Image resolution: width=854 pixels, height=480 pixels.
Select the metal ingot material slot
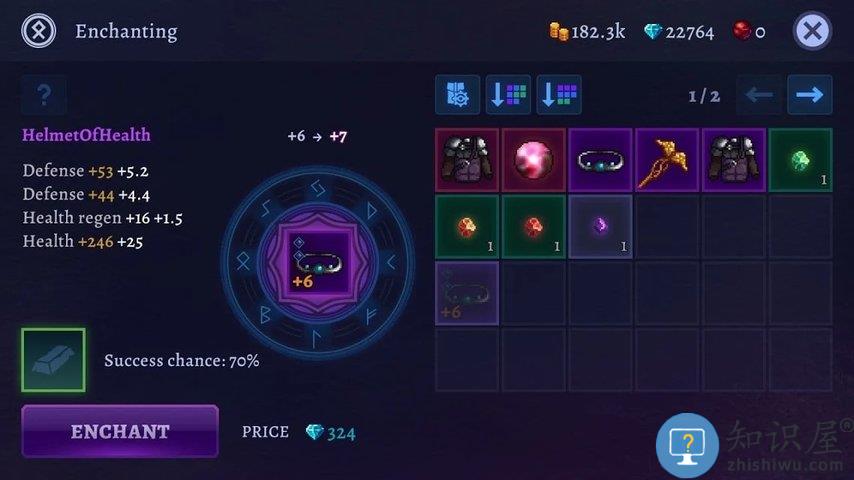[x=53, y=360]
